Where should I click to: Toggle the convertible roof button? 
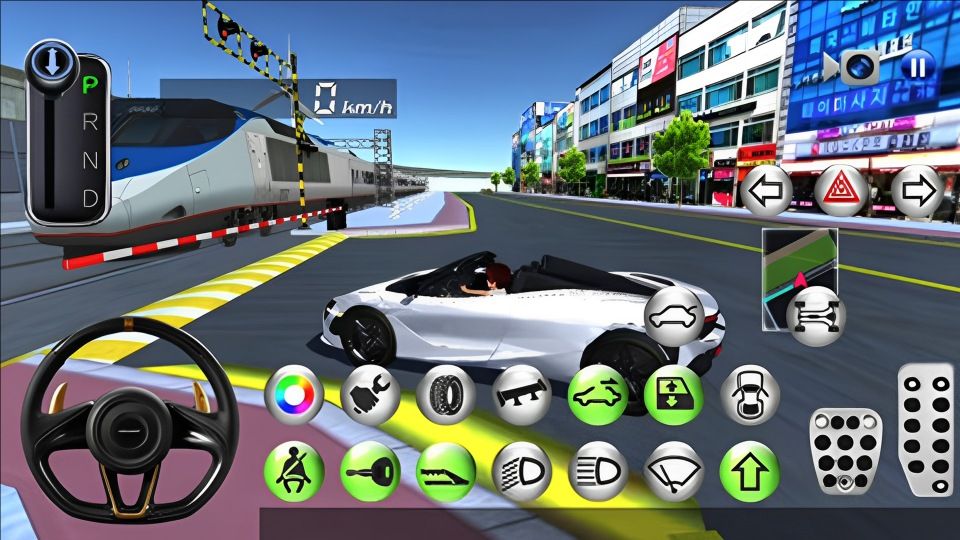598,394
